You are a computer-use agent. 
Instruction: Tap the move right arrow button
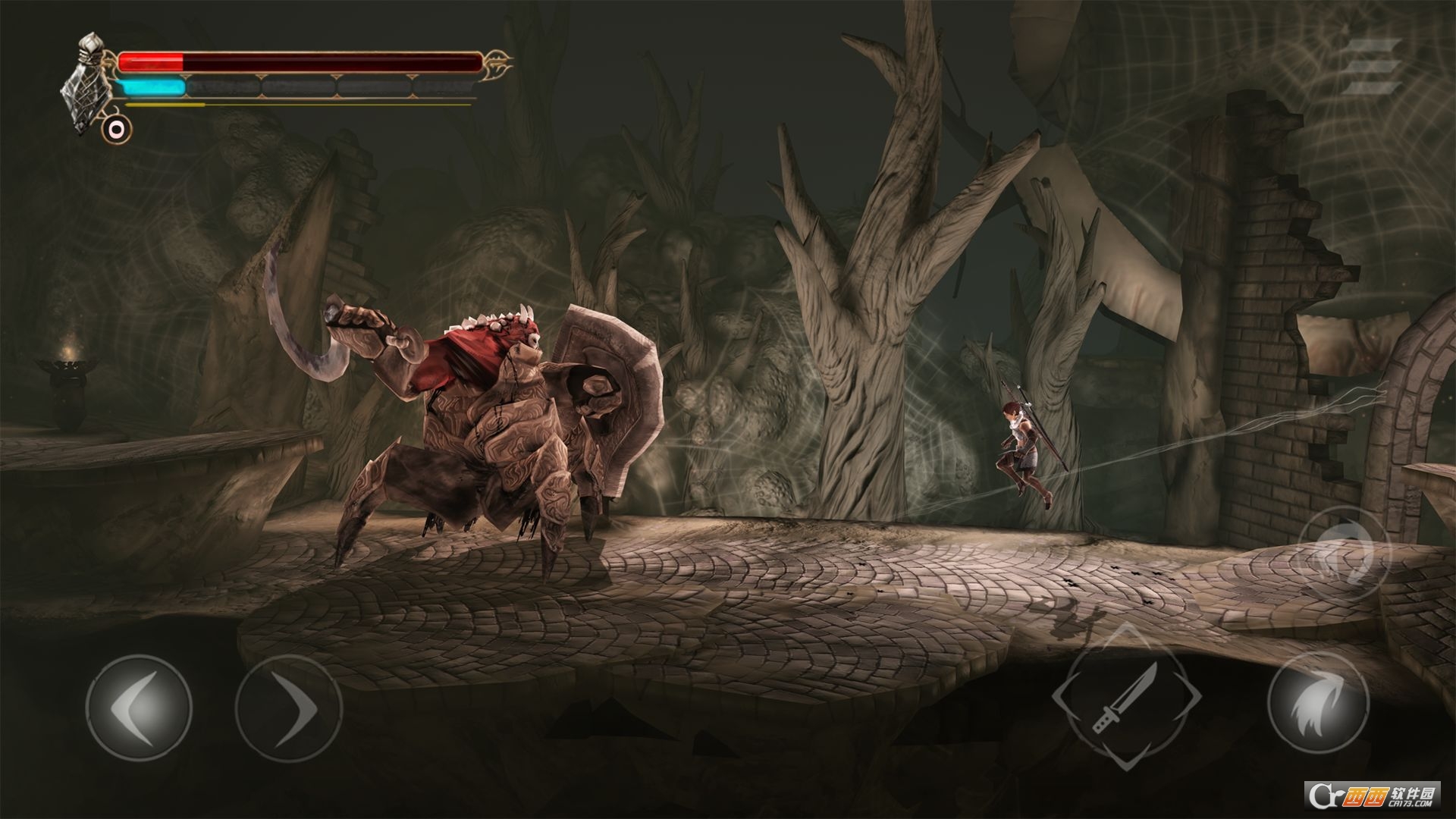[x=287, y=708]
